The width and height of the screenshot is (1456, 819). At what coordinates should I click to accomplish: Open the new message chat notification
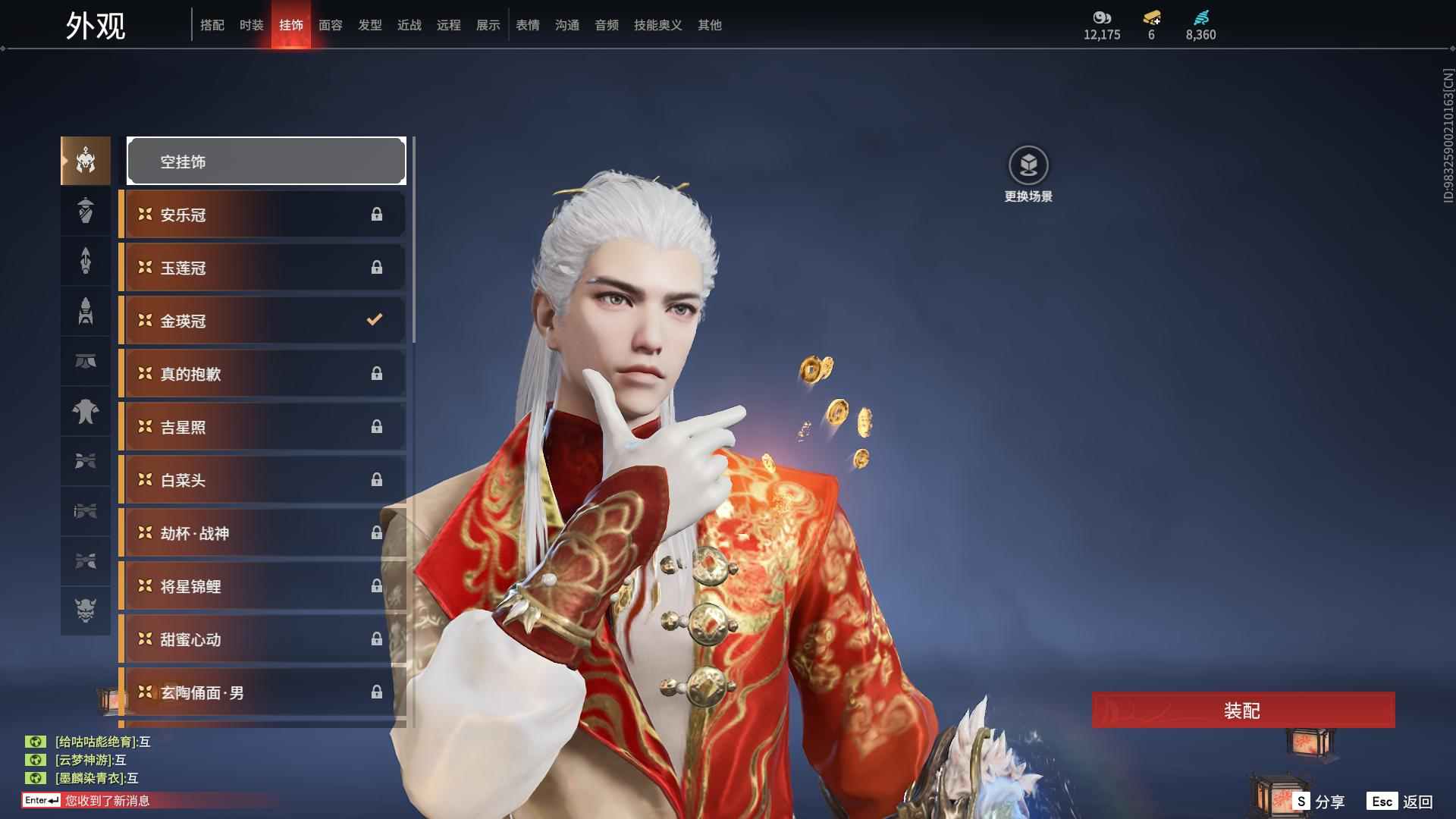(x=106, y=801)
